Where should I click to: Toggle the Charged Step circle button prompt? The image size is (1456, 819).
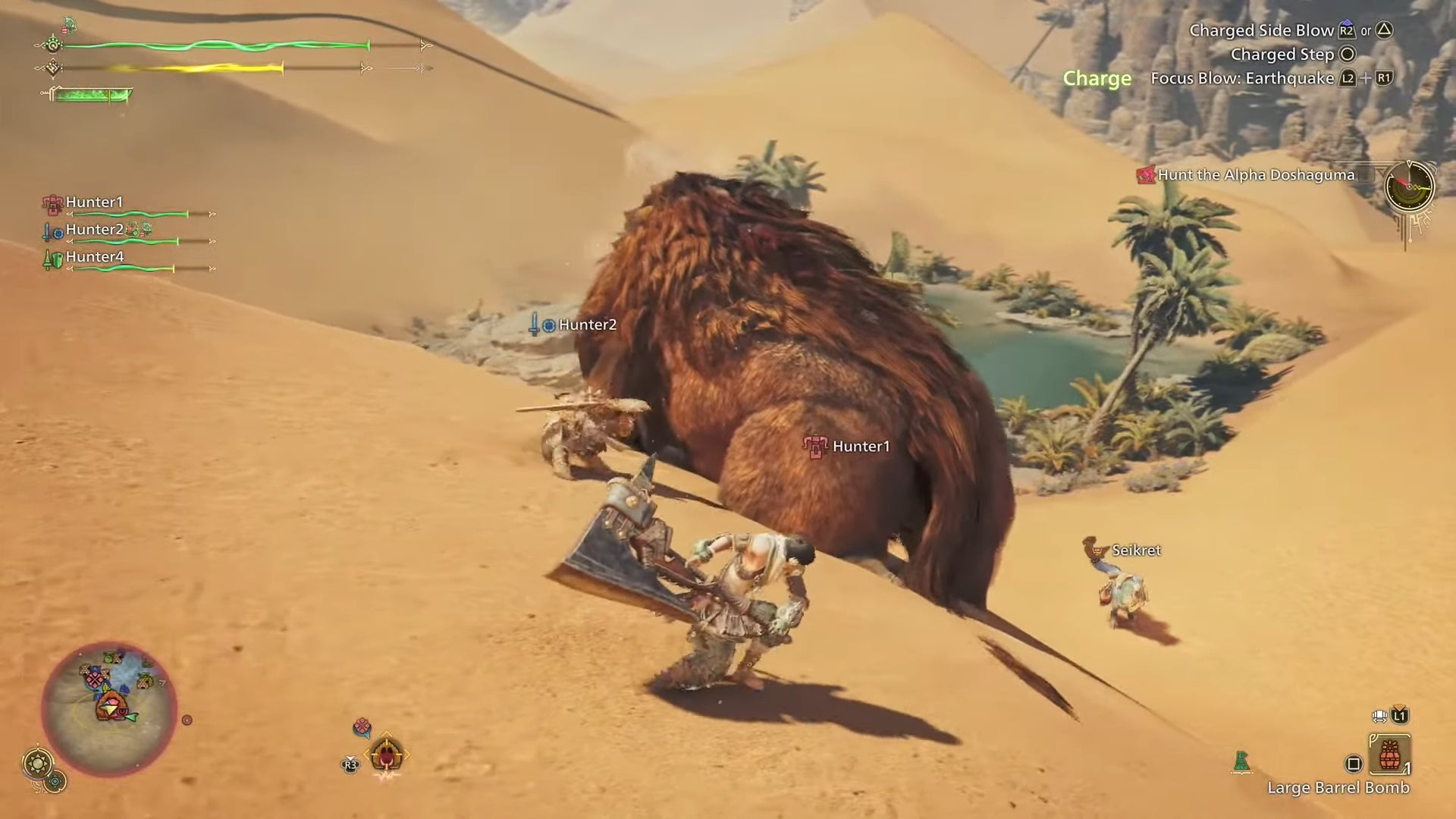[1348, 54]
